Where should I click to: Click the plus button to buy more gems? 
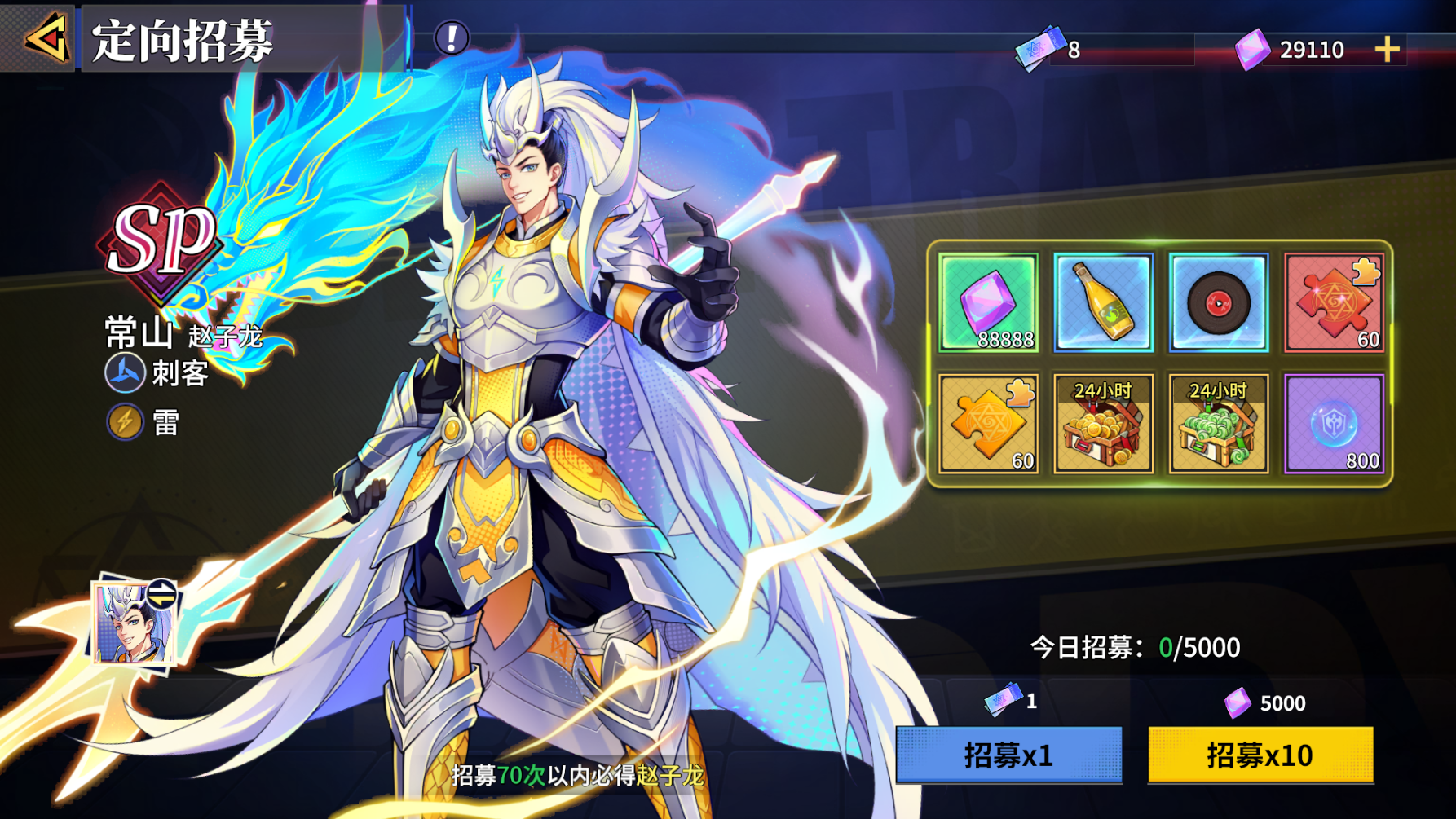(1384, 49)
